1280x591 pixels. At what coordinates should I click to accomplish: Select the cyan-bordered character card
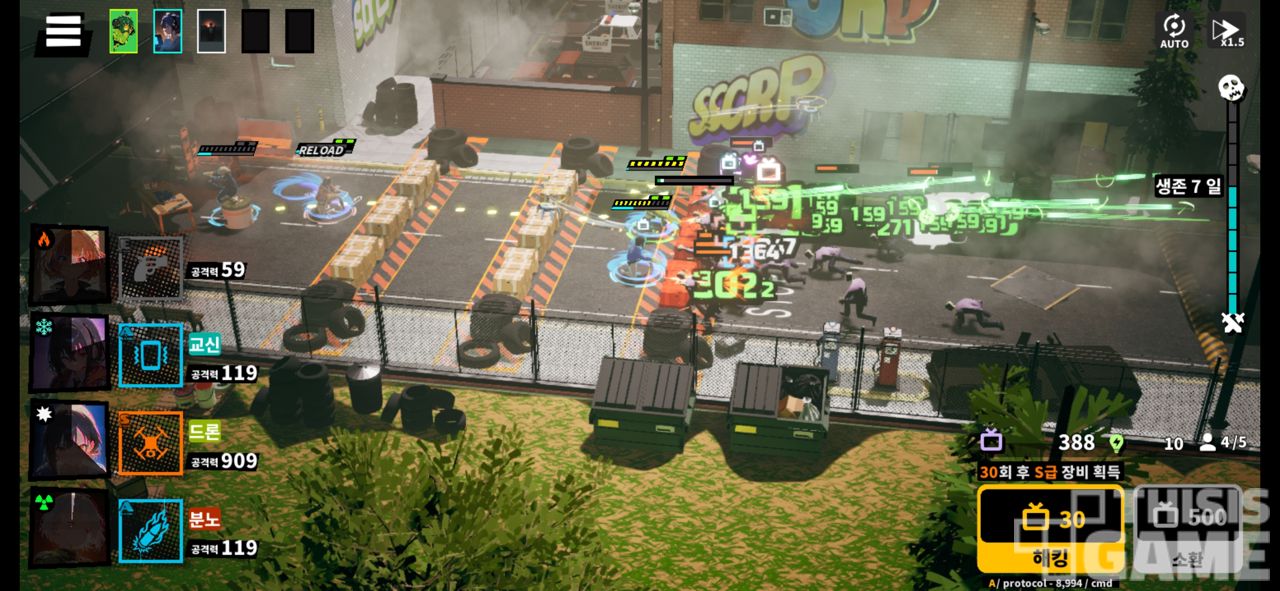click(x=168, y=31)
